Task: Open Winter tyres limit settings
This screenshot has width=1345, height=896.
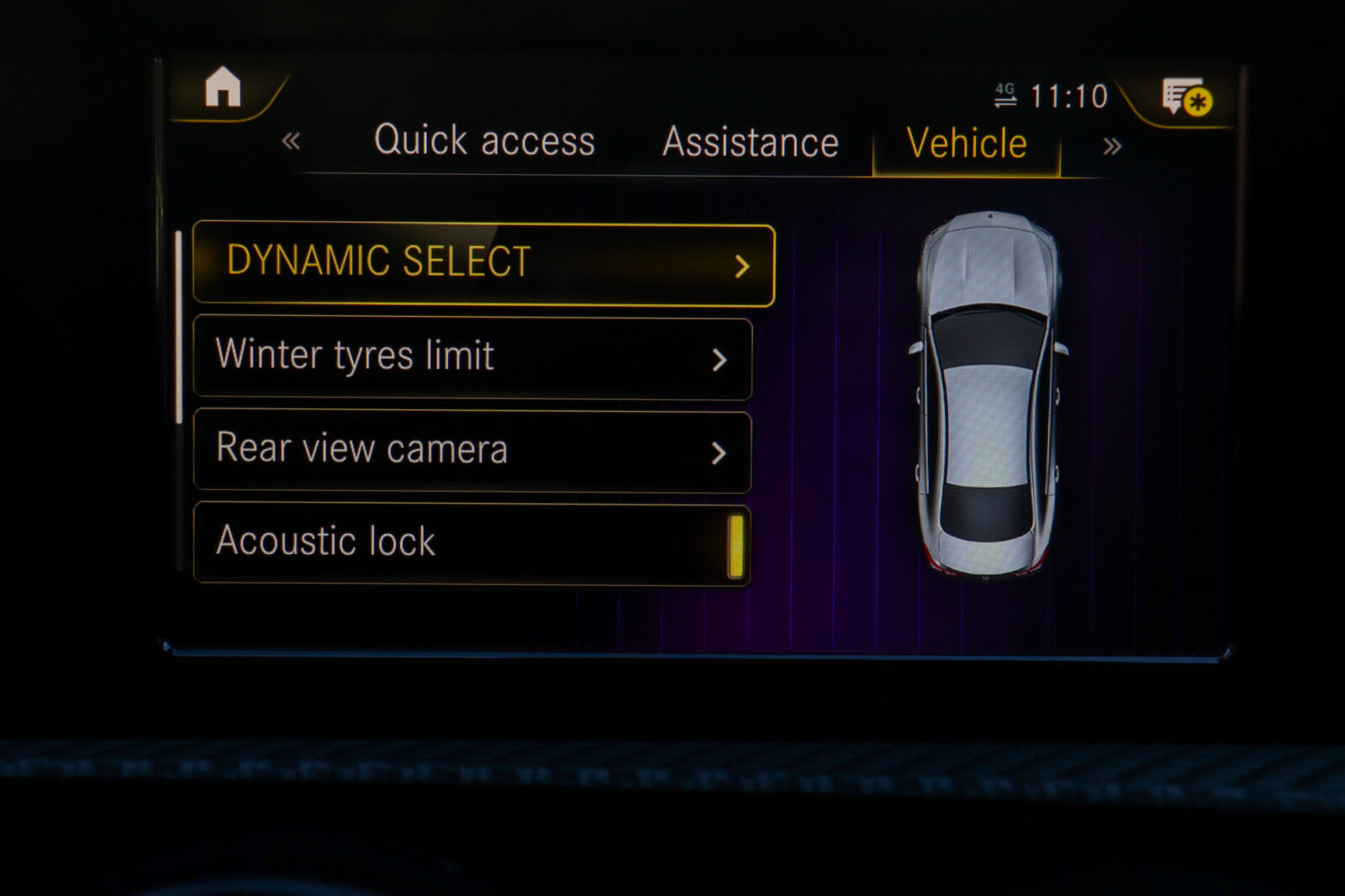Action: (472, 357)
